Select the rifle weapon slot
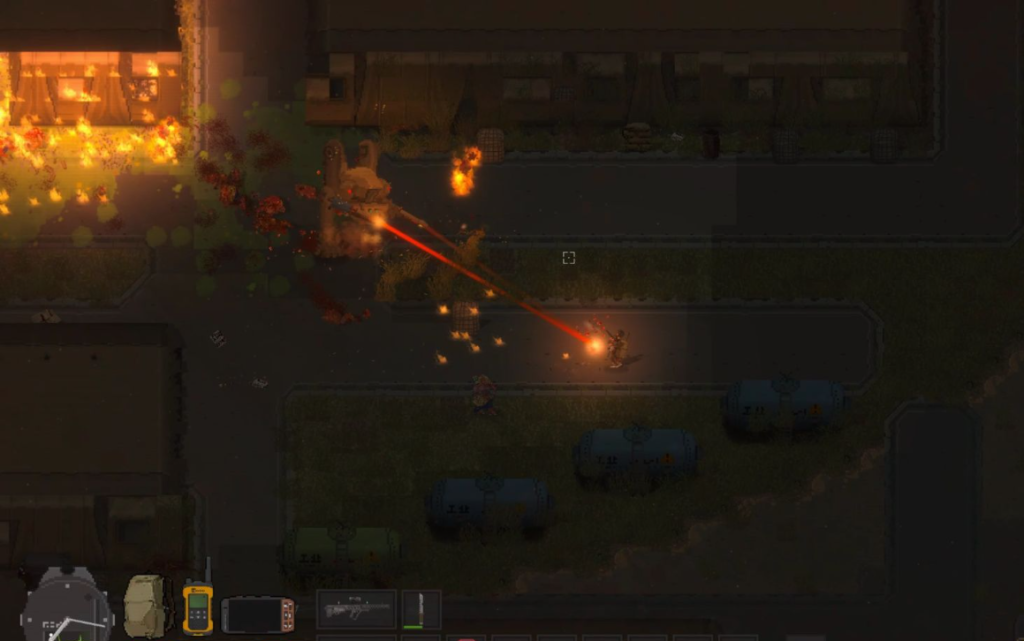 356,609
